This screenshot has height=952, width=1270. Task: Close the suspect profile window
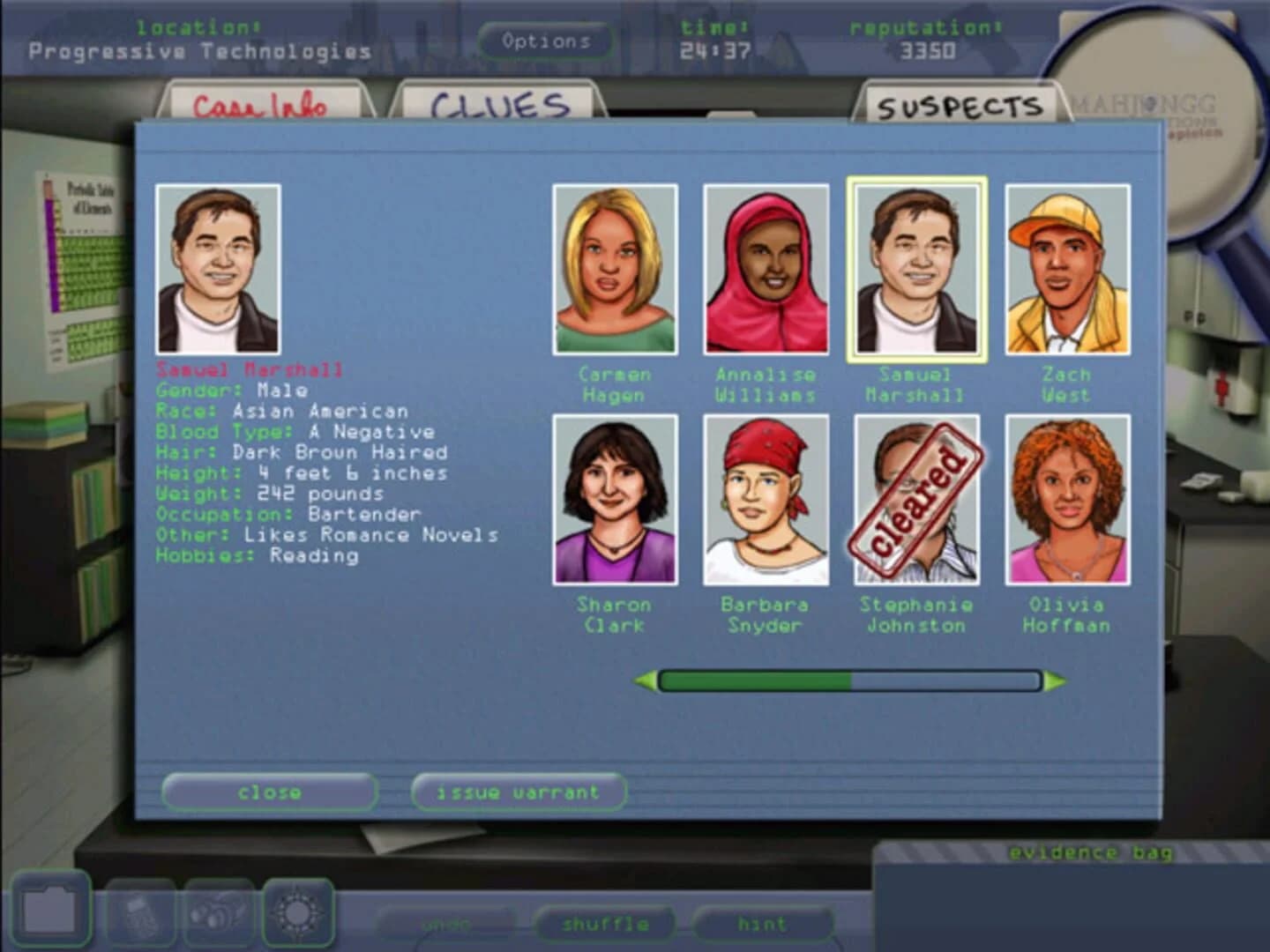click(x=269, y=792)
